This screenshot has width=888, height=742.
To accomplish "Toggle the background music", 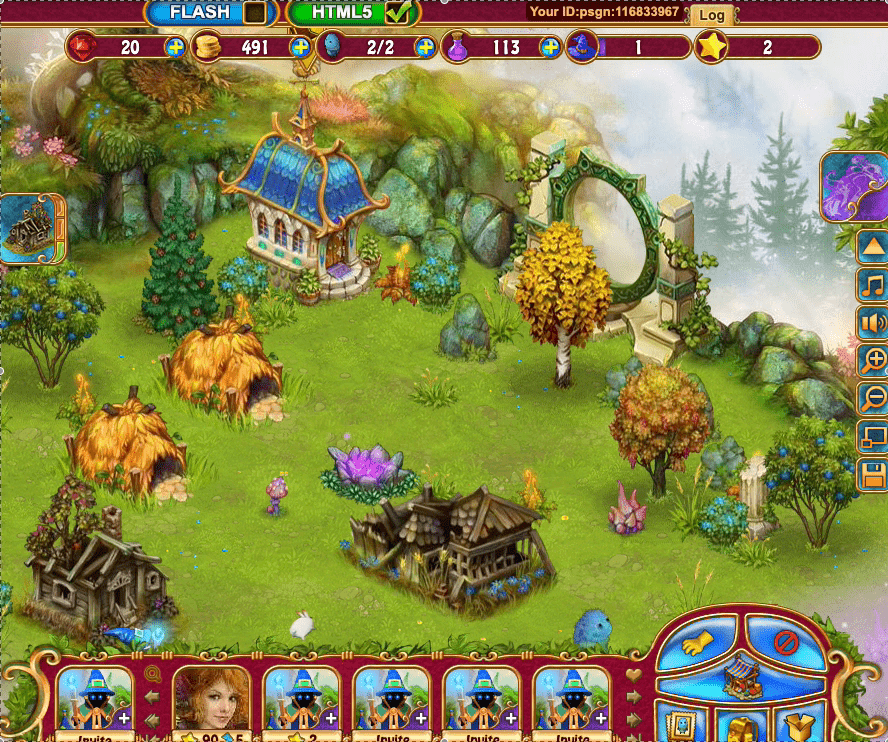I will [x=873, y=284].
